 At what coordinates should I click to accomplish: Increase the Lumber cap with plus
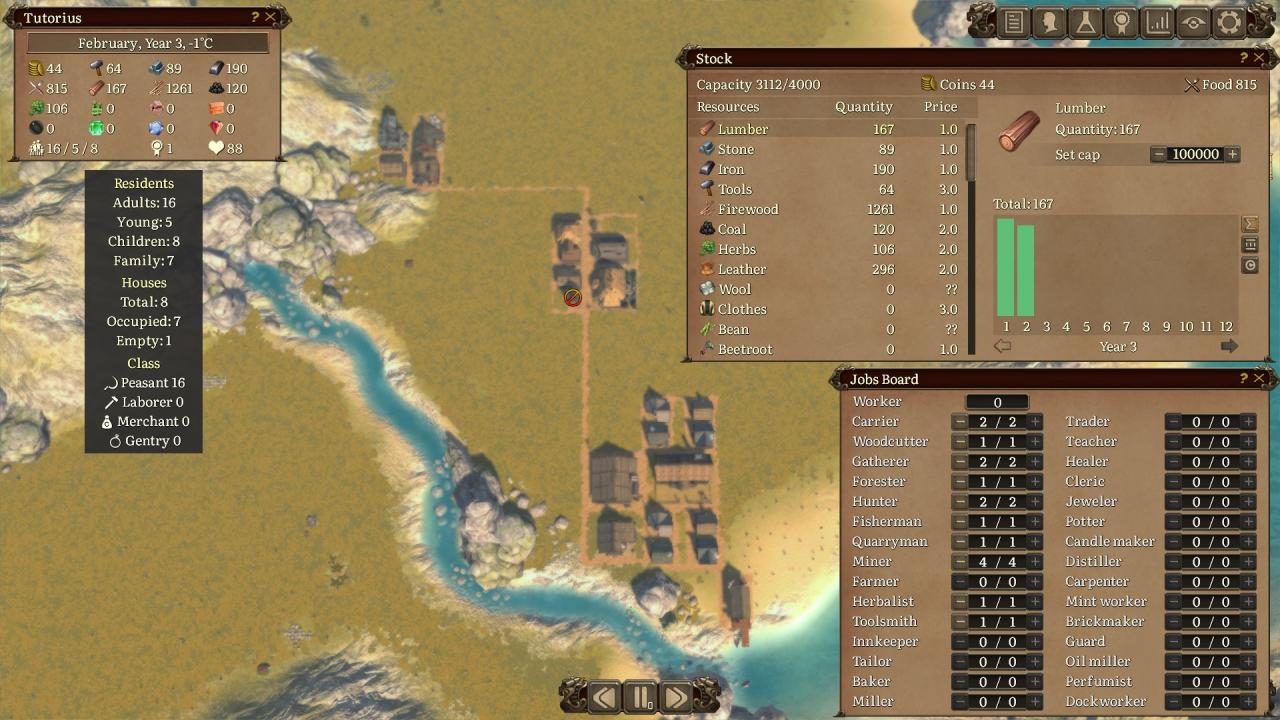click(1233, 154)
